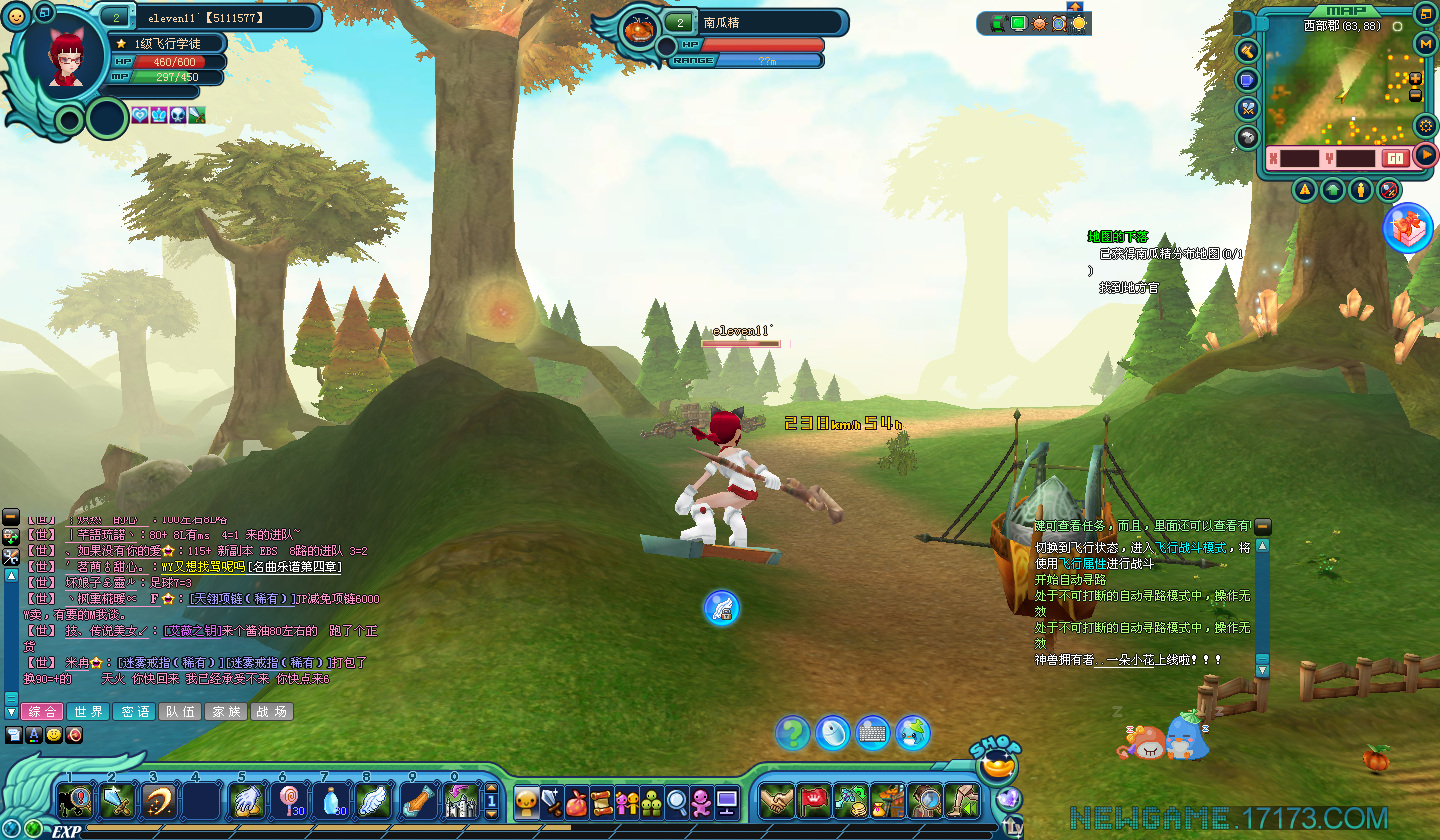Open the world map with the M button

pos(1426,43)
